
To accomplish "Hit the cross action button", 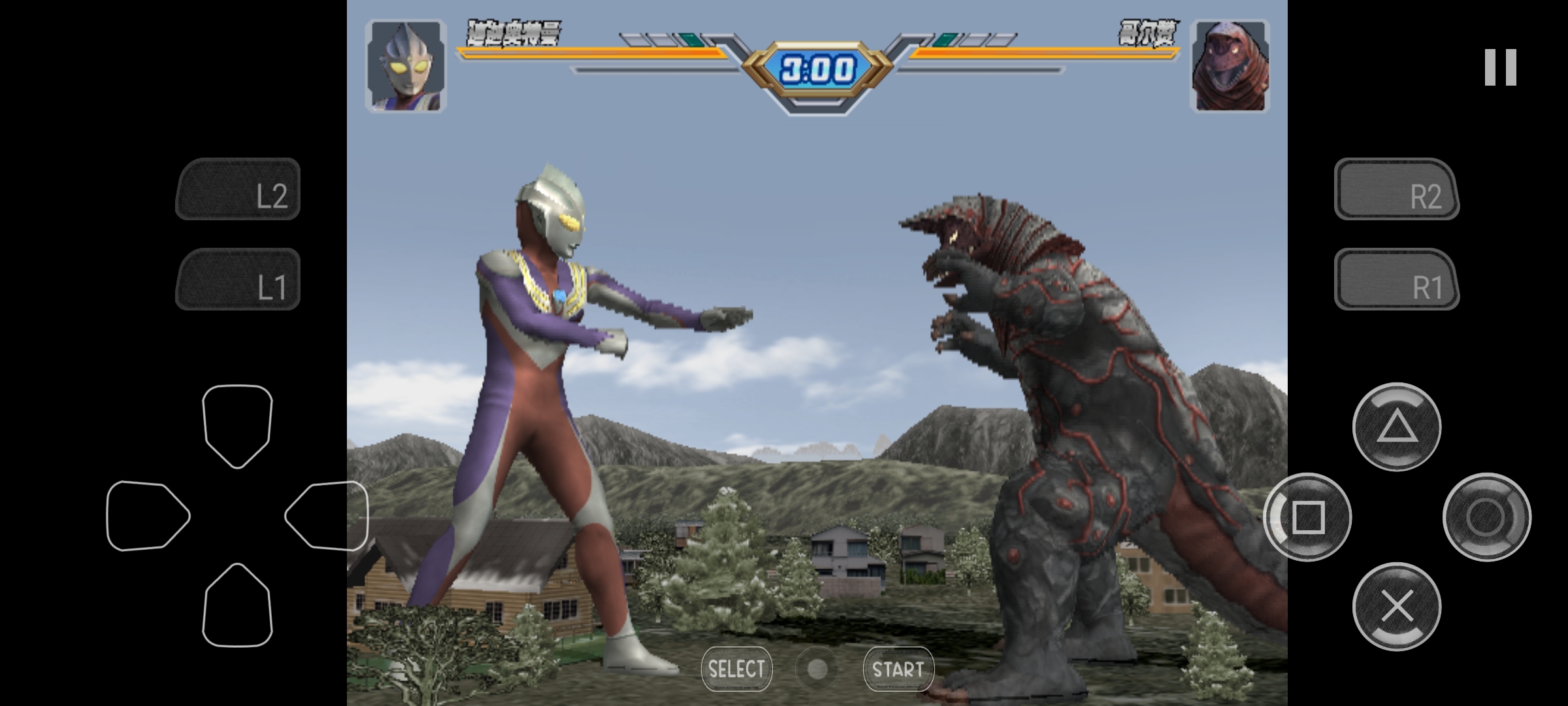I will click(x=1397, y=607).
